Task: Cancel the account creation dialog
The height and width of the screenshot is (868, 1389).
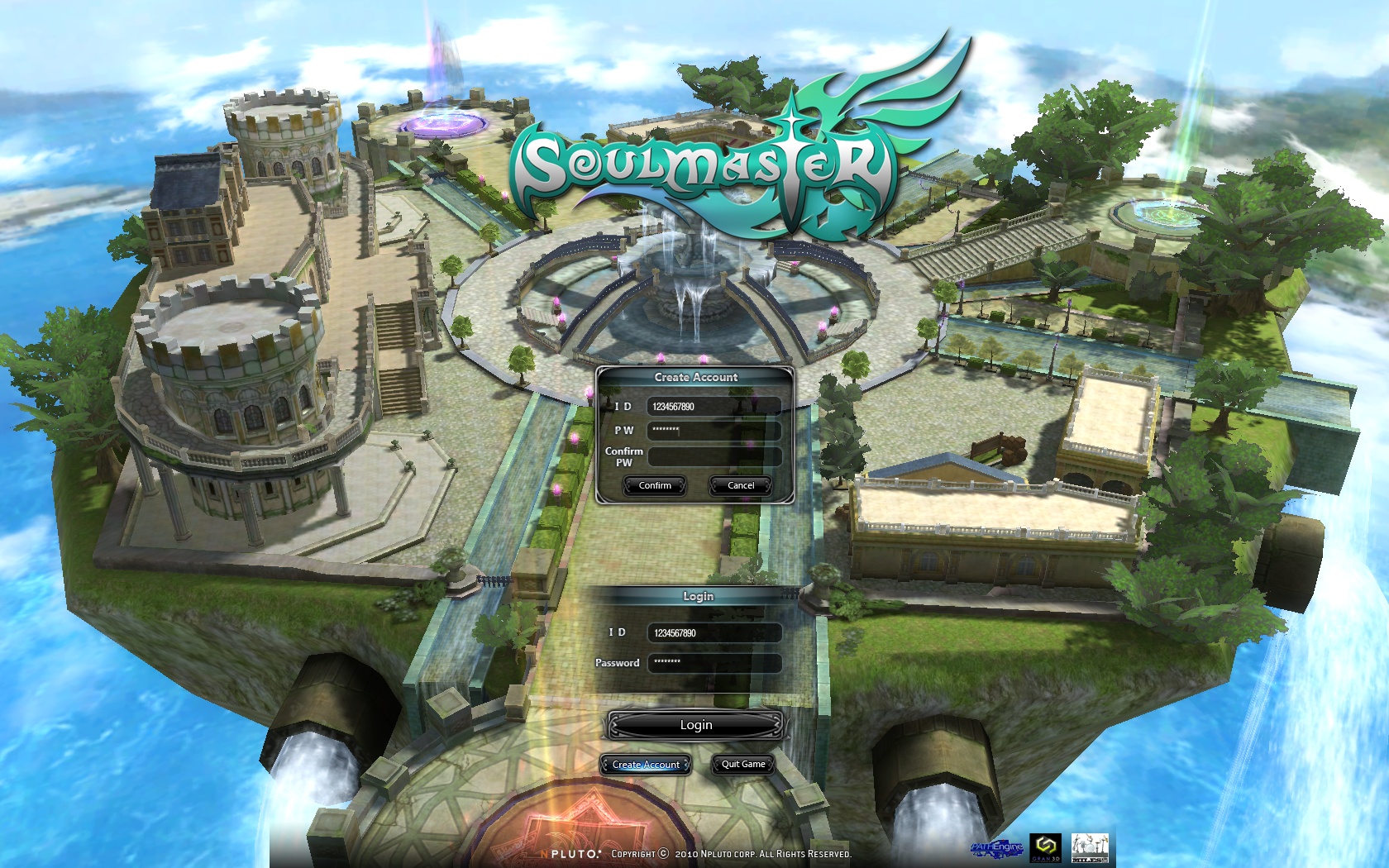Action: tap(741, 485)
